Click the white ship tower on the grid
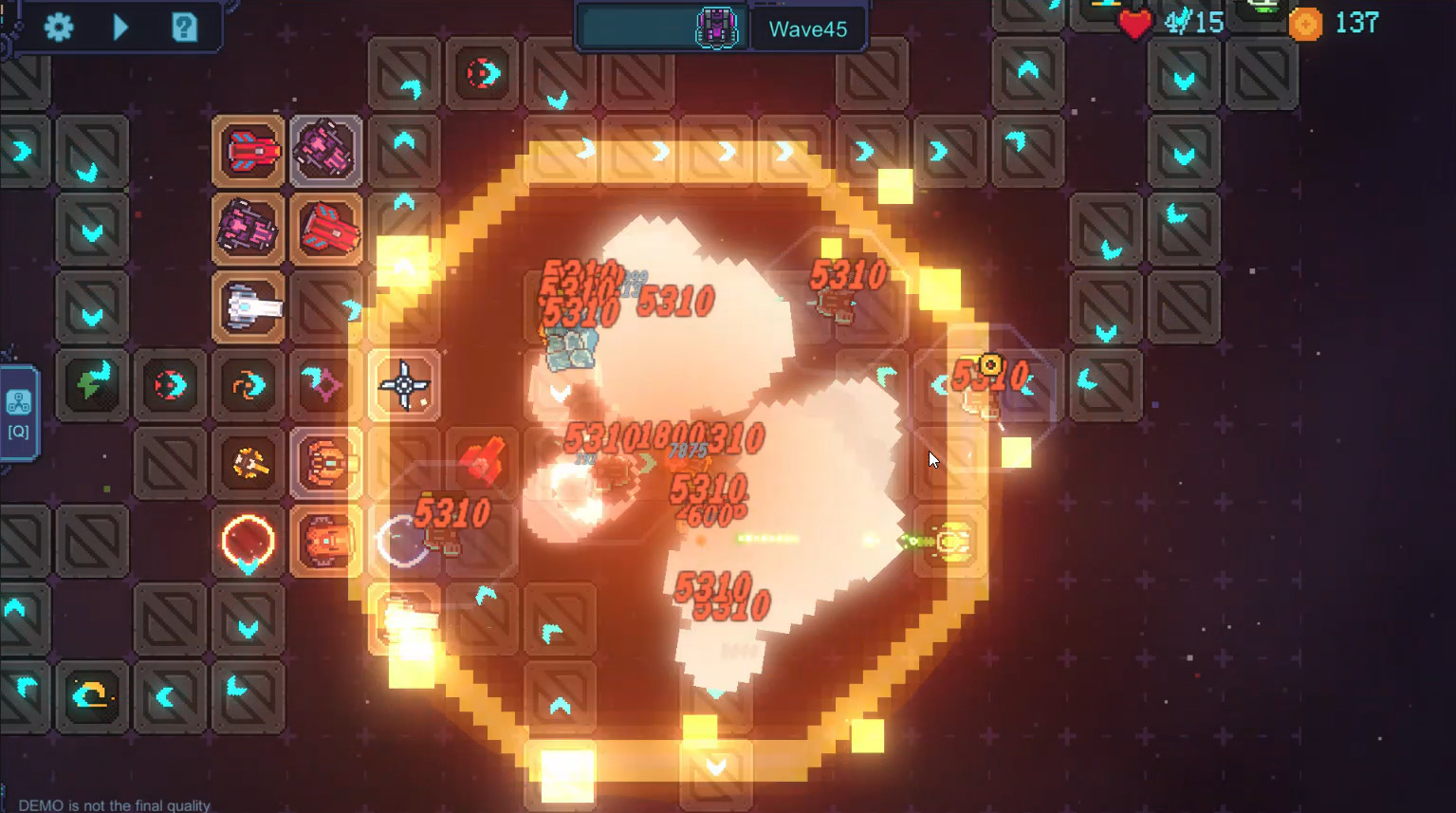 tap(248, 306)
